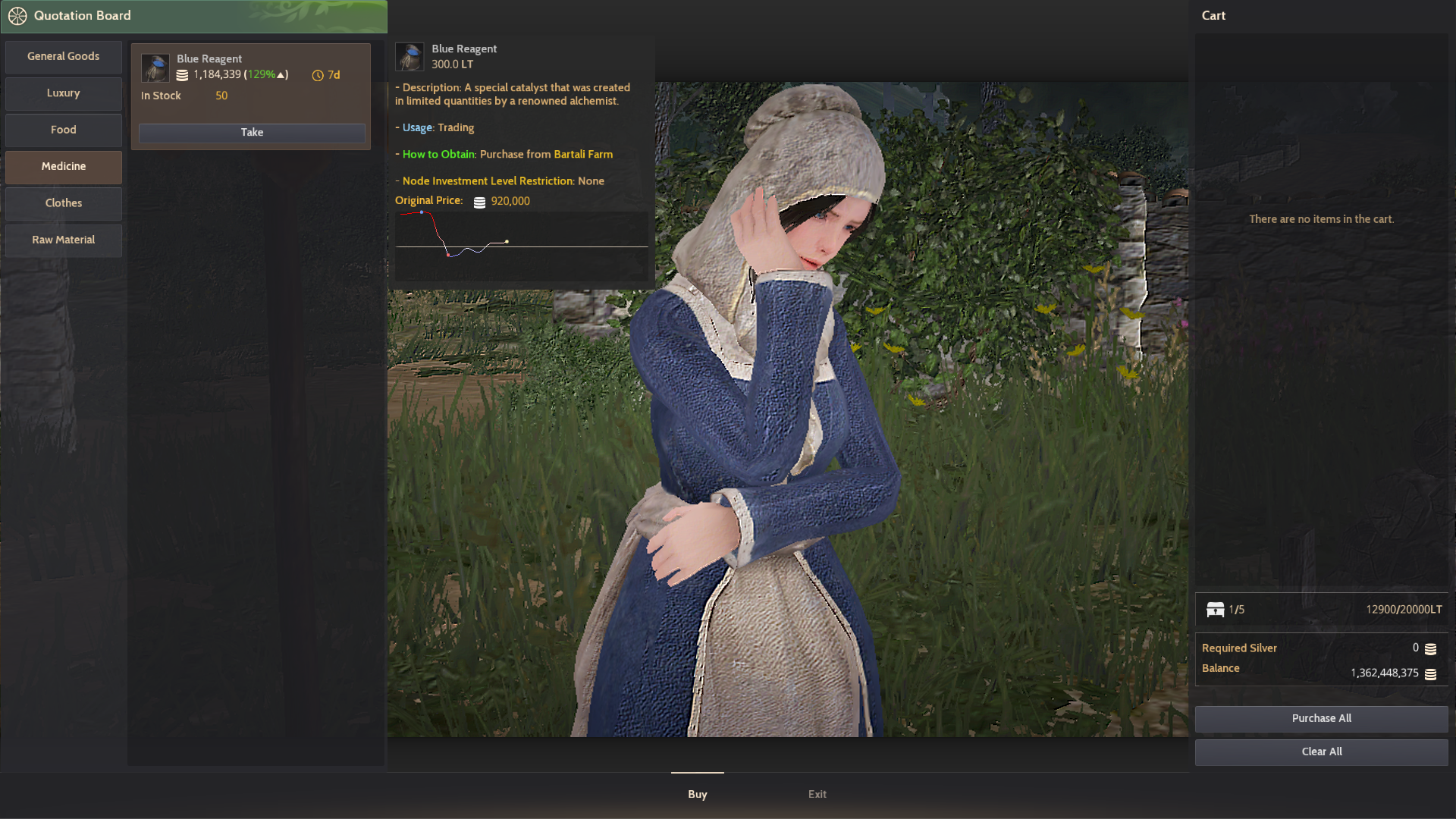Click the 7d remaining-time clock icon

317,75
